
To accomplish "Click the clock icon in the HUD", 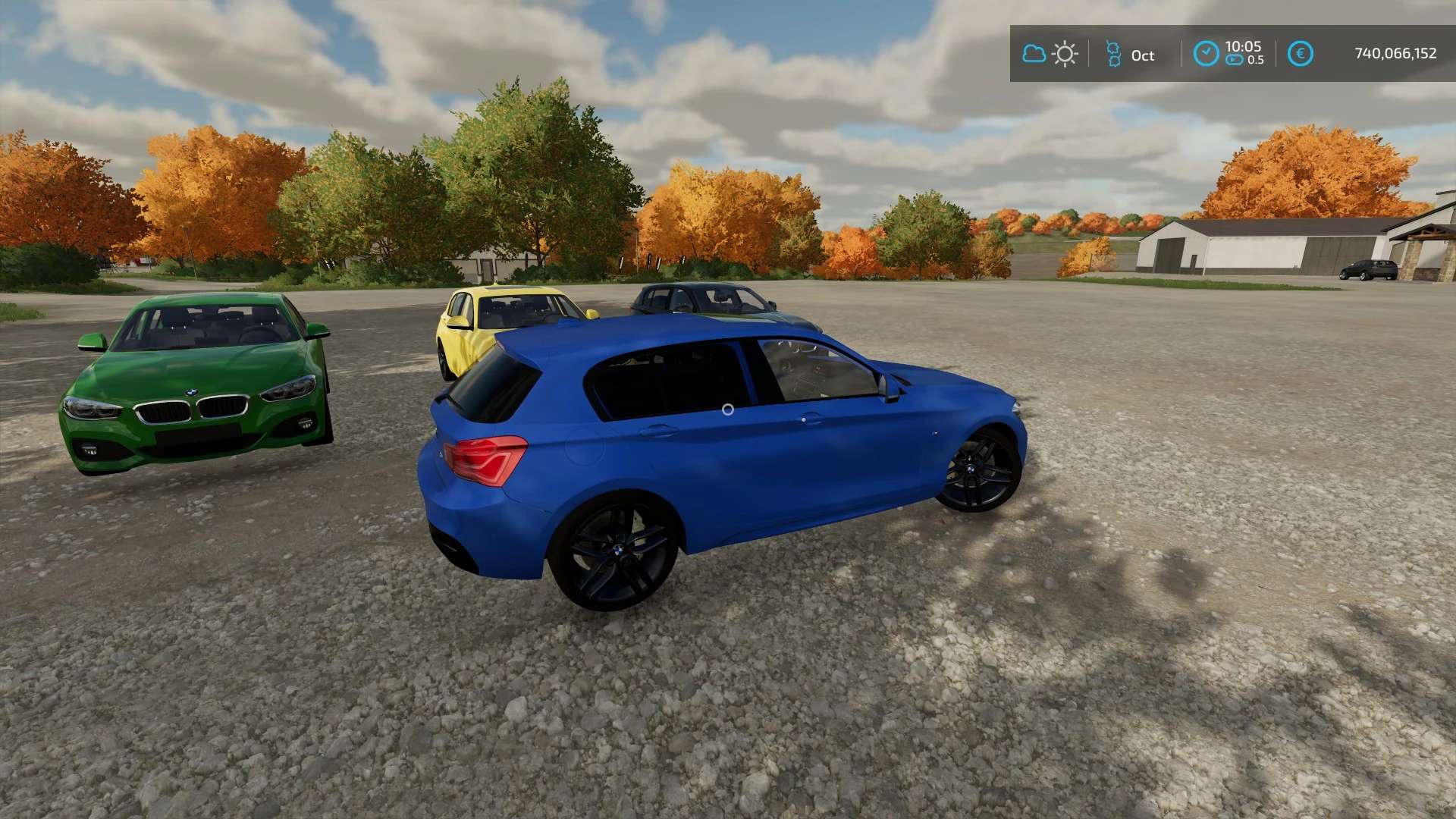I will click(1206, 54).
